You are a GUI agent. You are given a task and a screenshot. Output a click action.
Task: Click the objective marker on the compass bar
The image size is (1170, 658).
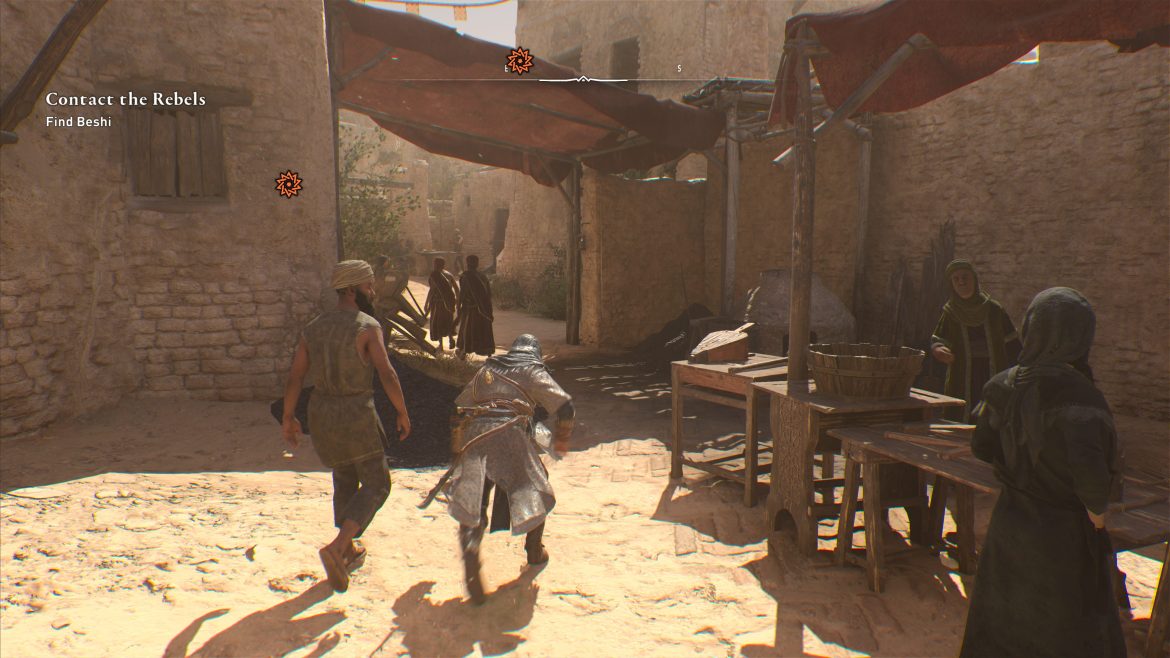click(x=519, y=61)
